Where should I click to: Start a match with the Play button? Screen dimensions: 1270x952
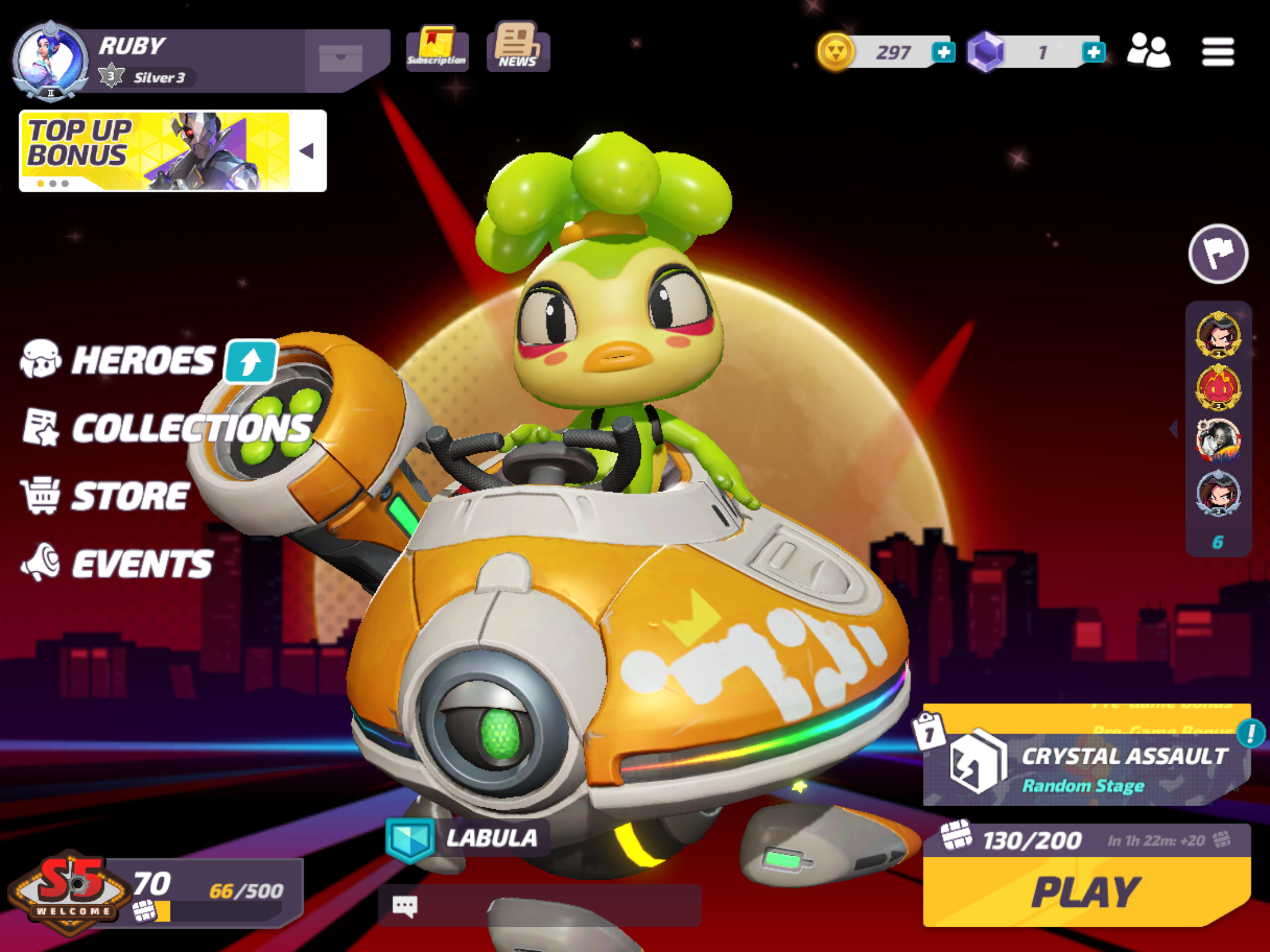(1086, 891)
